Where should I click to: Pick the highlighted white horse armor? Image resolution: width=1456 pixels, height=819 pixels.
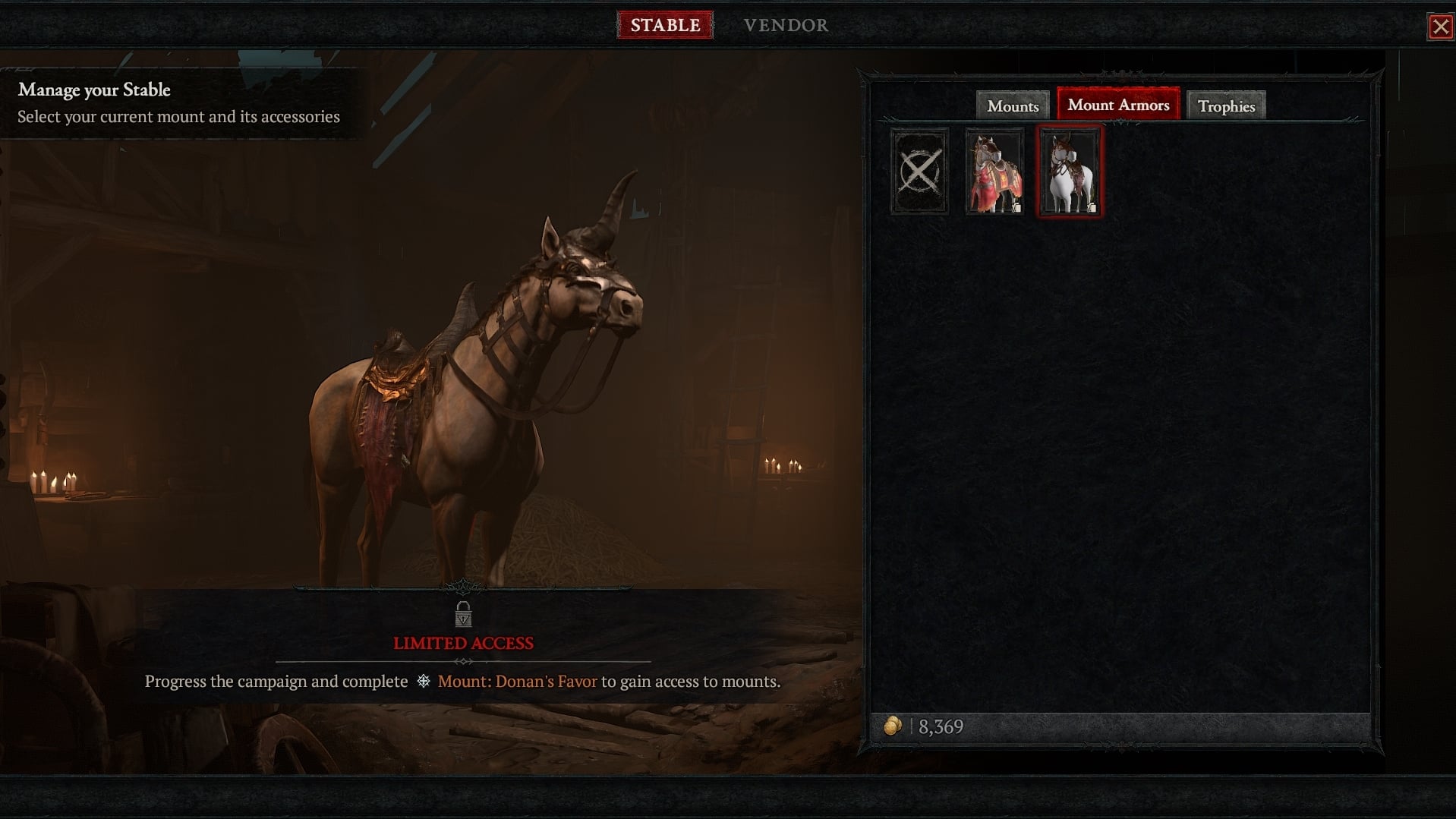pos(1070,172)
